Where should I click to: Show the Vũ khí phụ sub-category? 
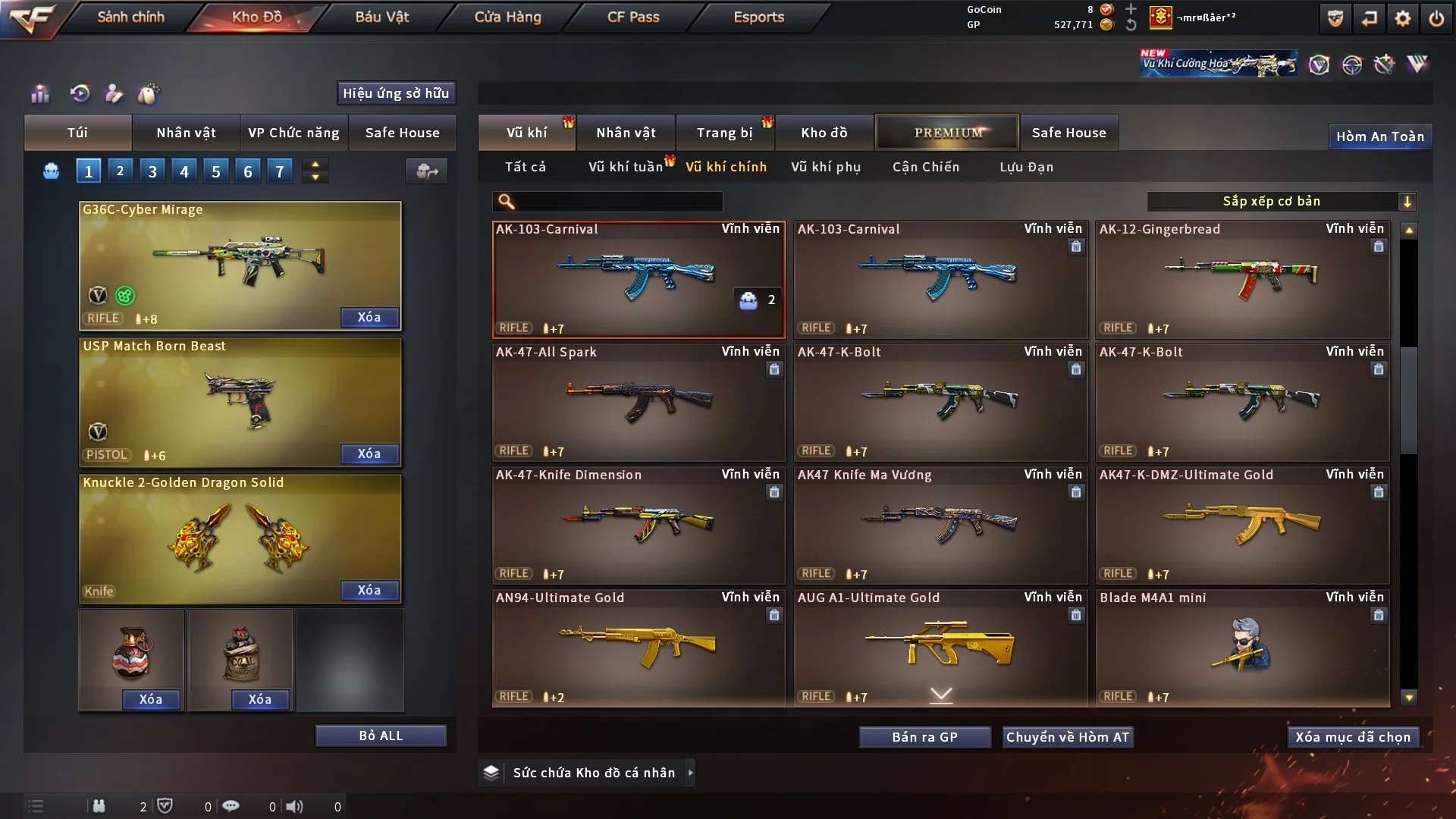pos(826,167)
